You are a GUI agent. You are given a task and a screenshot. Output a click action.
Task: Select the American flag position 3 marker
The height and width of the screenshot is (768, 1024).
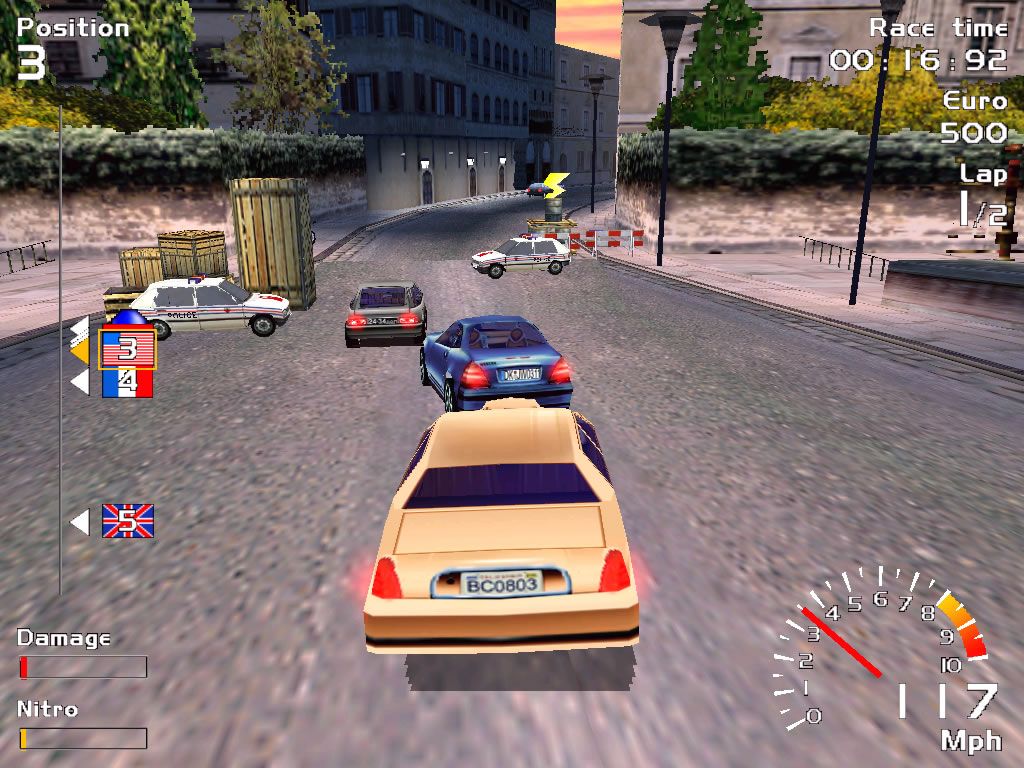coord(127,348)
